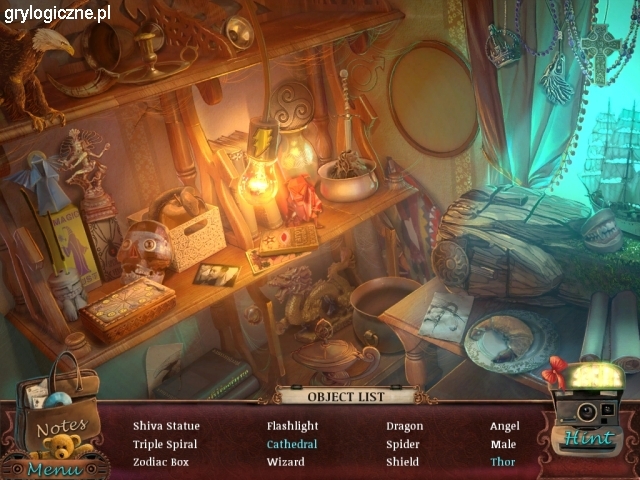
Task: Click the Flashlight list entry
Action: (292, 426)
